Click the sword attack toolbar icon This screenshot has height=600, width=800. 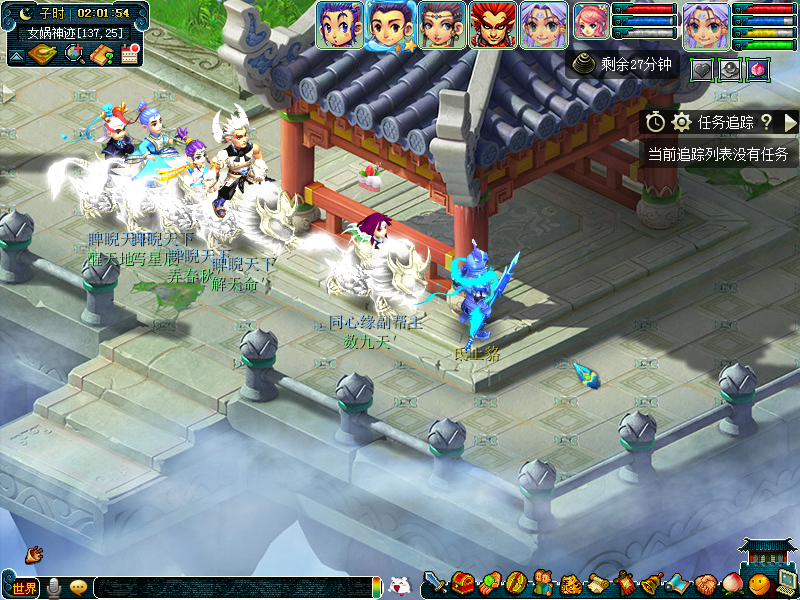click(x=435, y=583)
